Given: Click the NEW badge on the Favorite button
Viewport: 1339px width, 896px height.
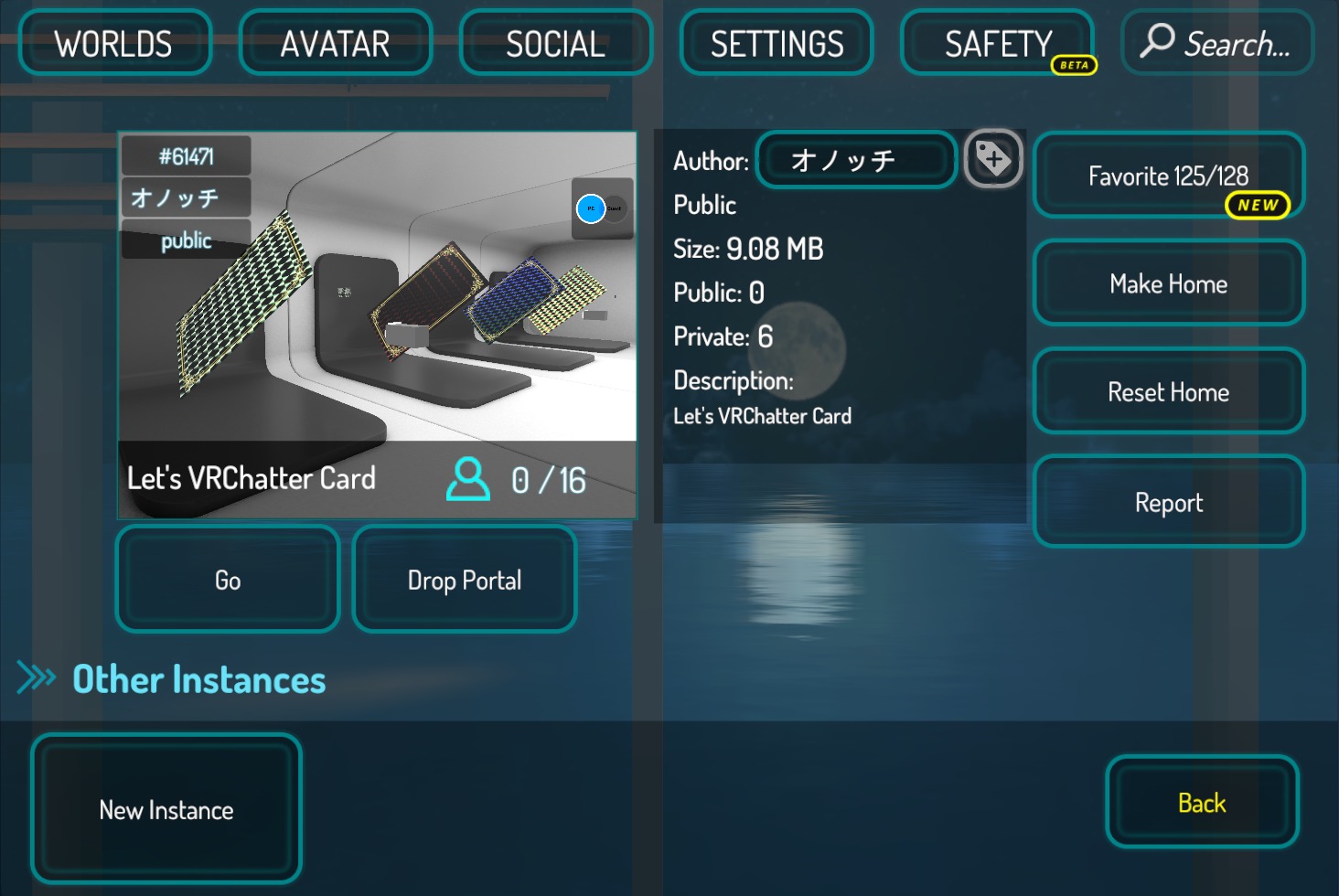Looking at the screenshot, I should [x=1259, y=206].
